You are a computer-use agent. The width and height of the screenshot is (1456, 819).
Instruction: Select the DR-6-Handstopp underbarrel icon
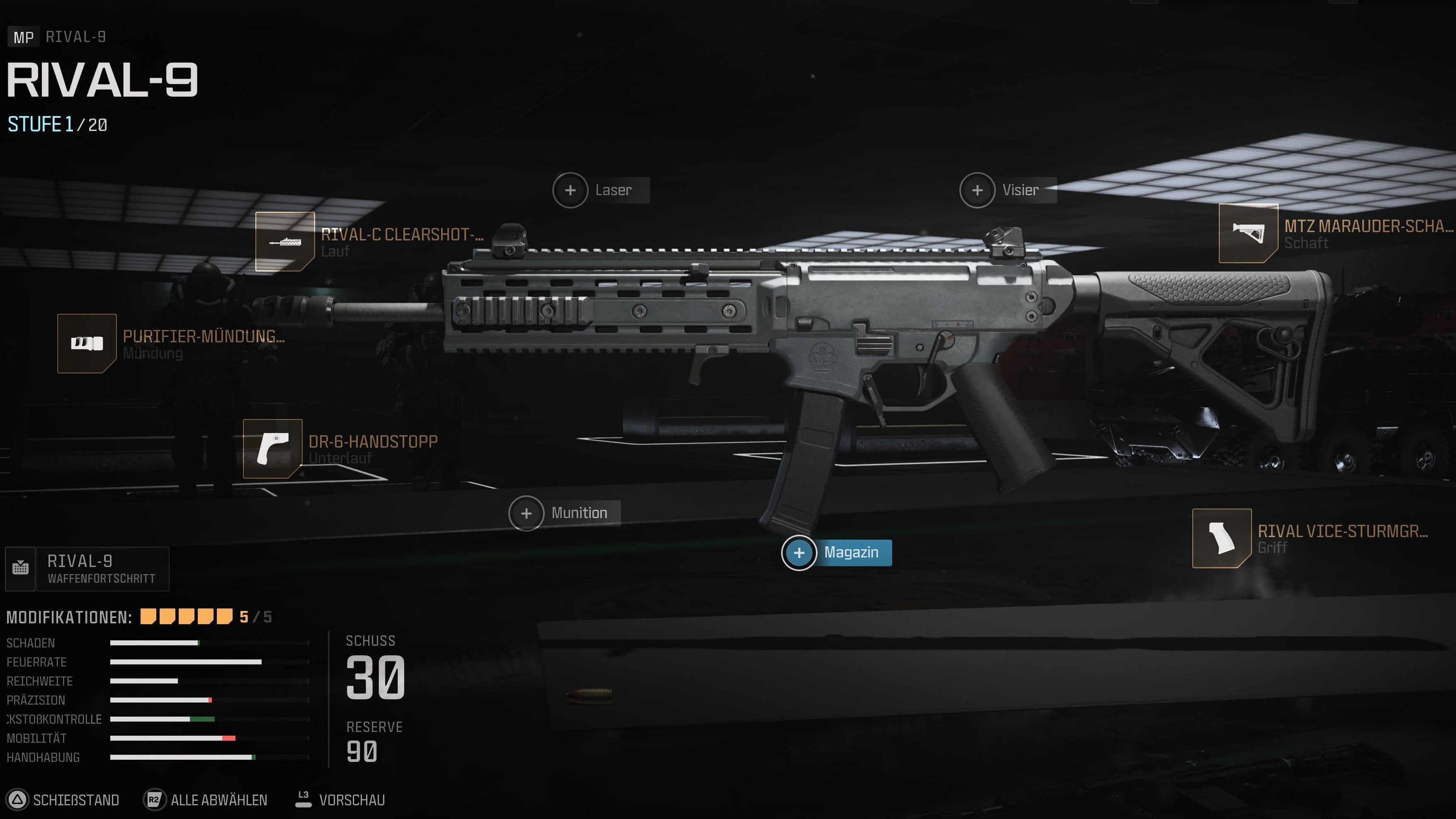(272, 449)
